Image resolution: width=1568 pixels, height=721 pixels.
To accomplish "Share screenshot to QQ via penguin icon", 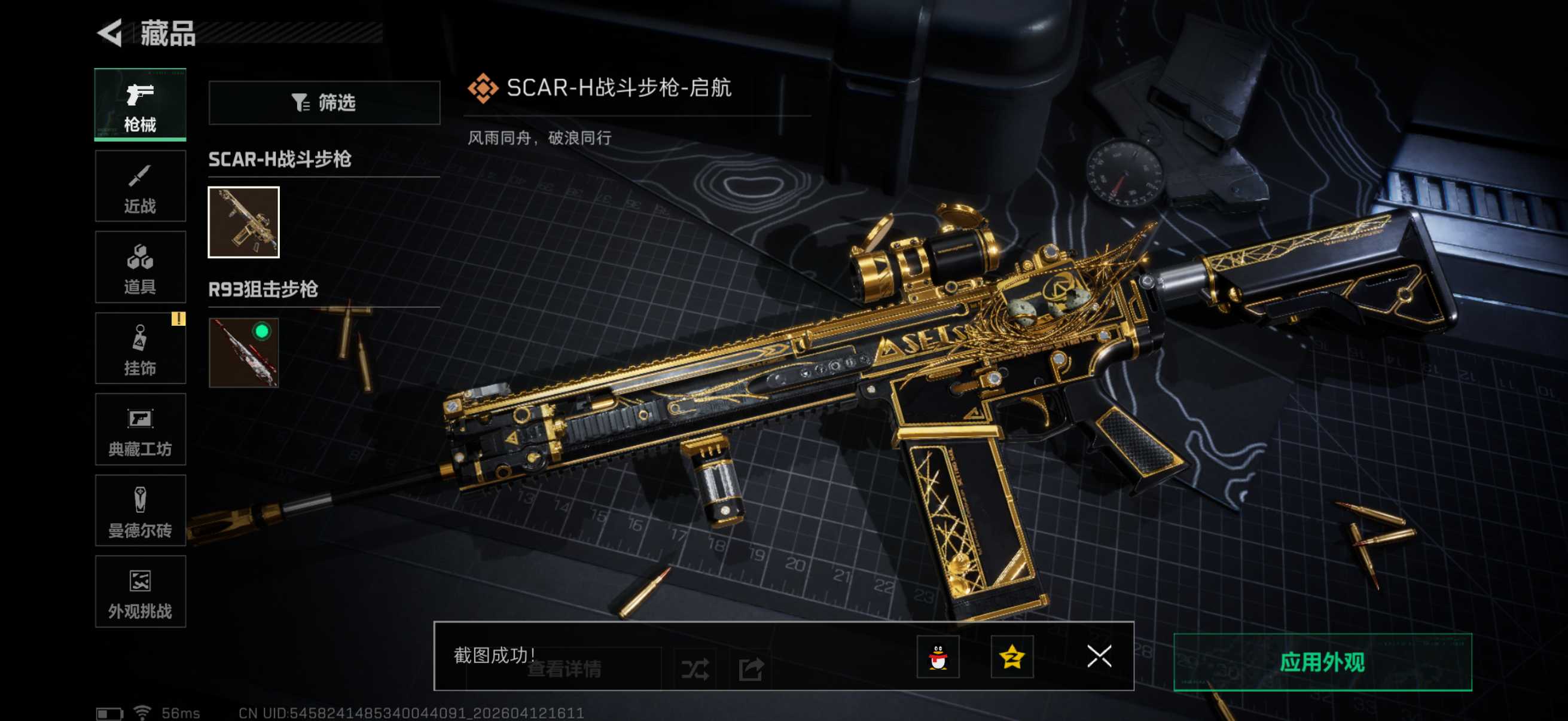I will 938,656.
